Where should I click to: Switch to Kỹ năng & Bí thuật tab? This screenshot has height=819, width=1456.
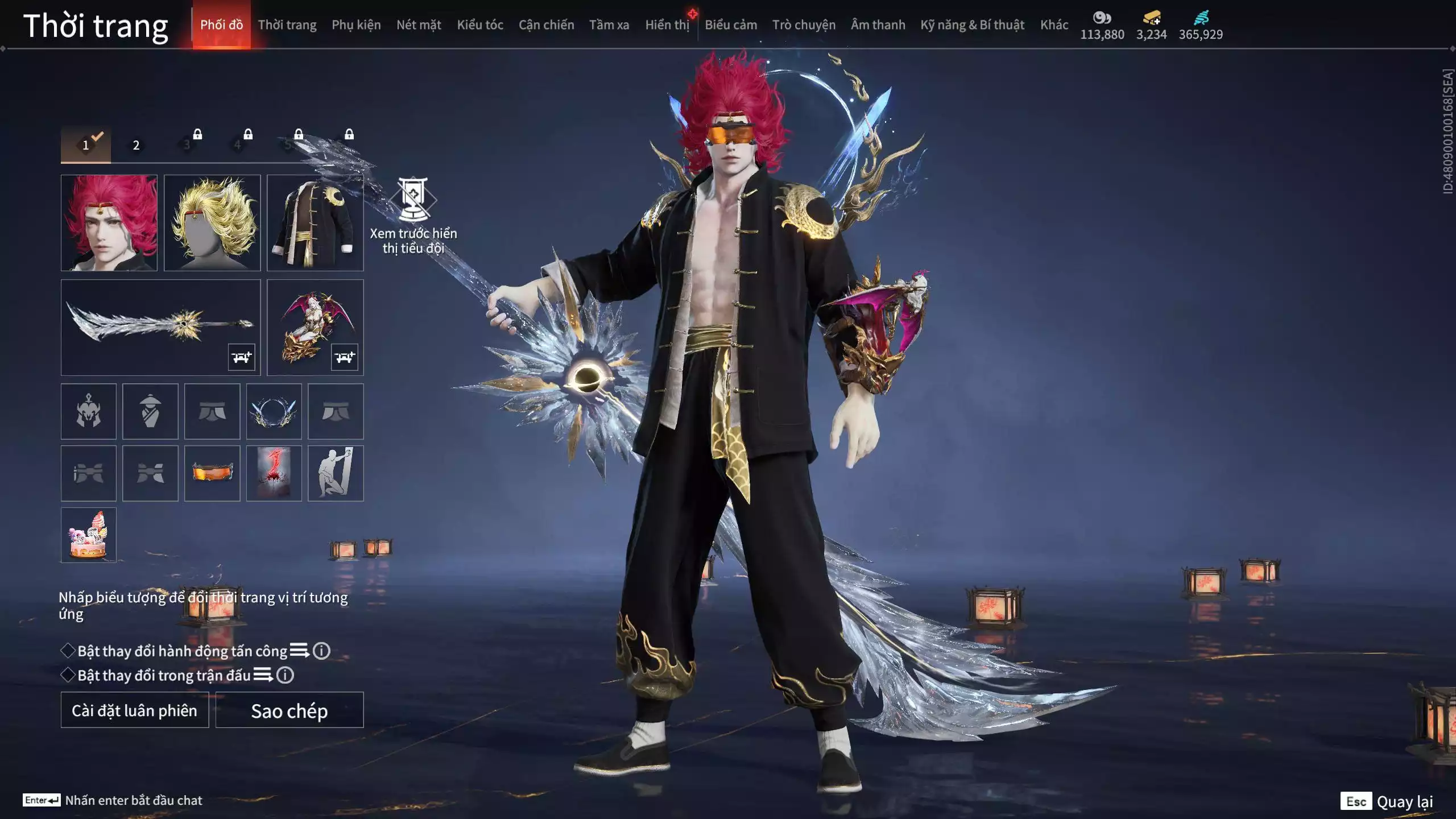(x=972, y=25)
